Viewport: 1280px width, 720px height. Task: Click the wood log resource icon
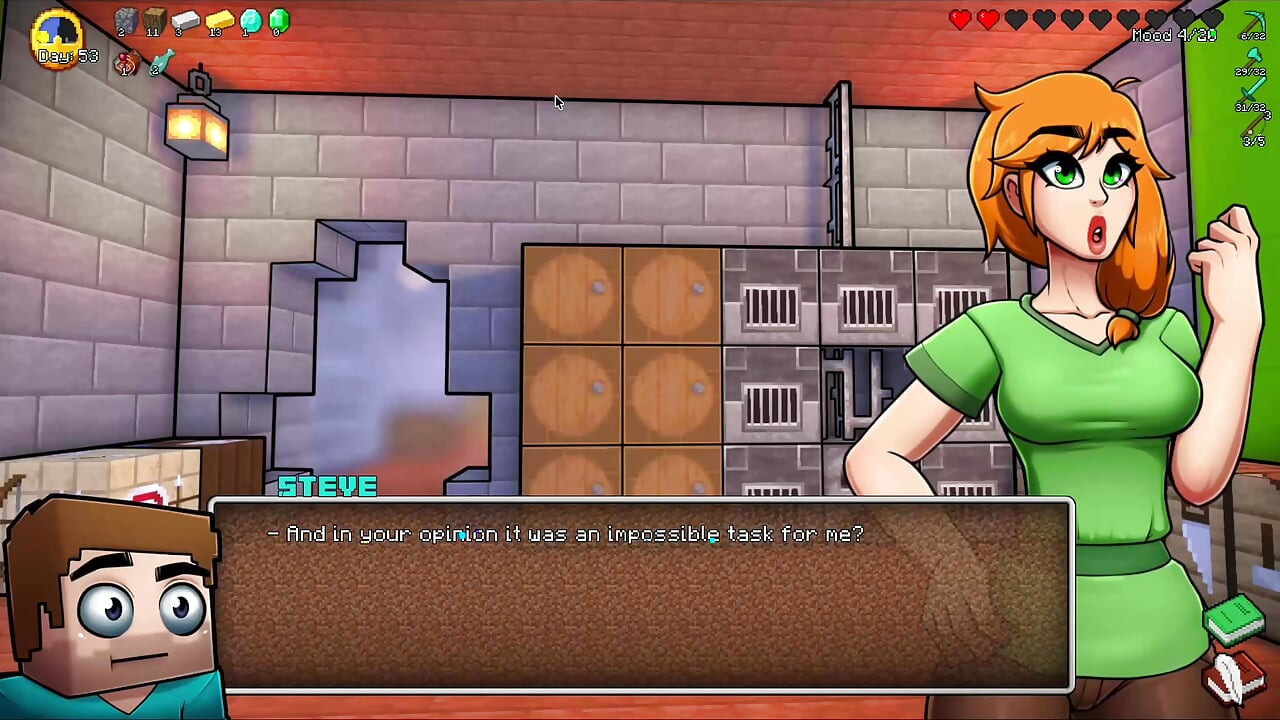click(155, 19)
